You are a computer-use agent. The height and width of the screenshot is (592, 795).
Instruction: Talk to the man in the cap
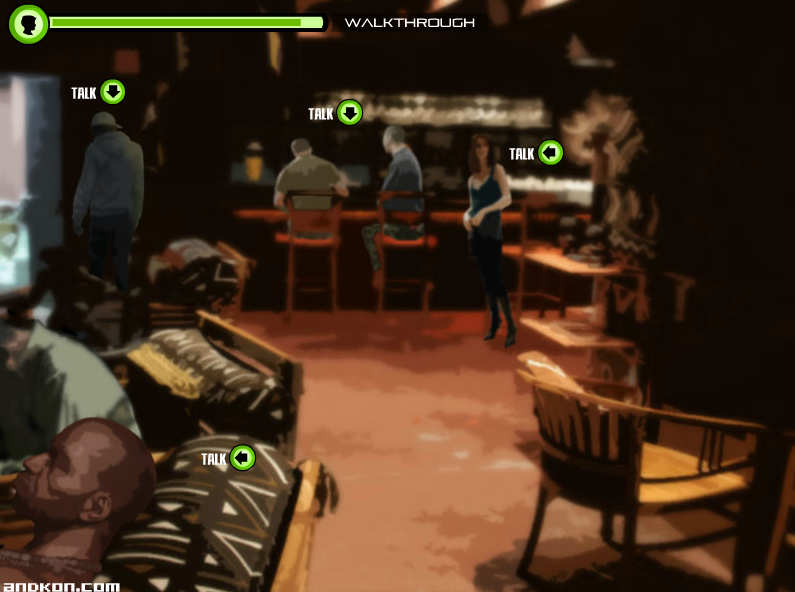[x=112, y=92]
